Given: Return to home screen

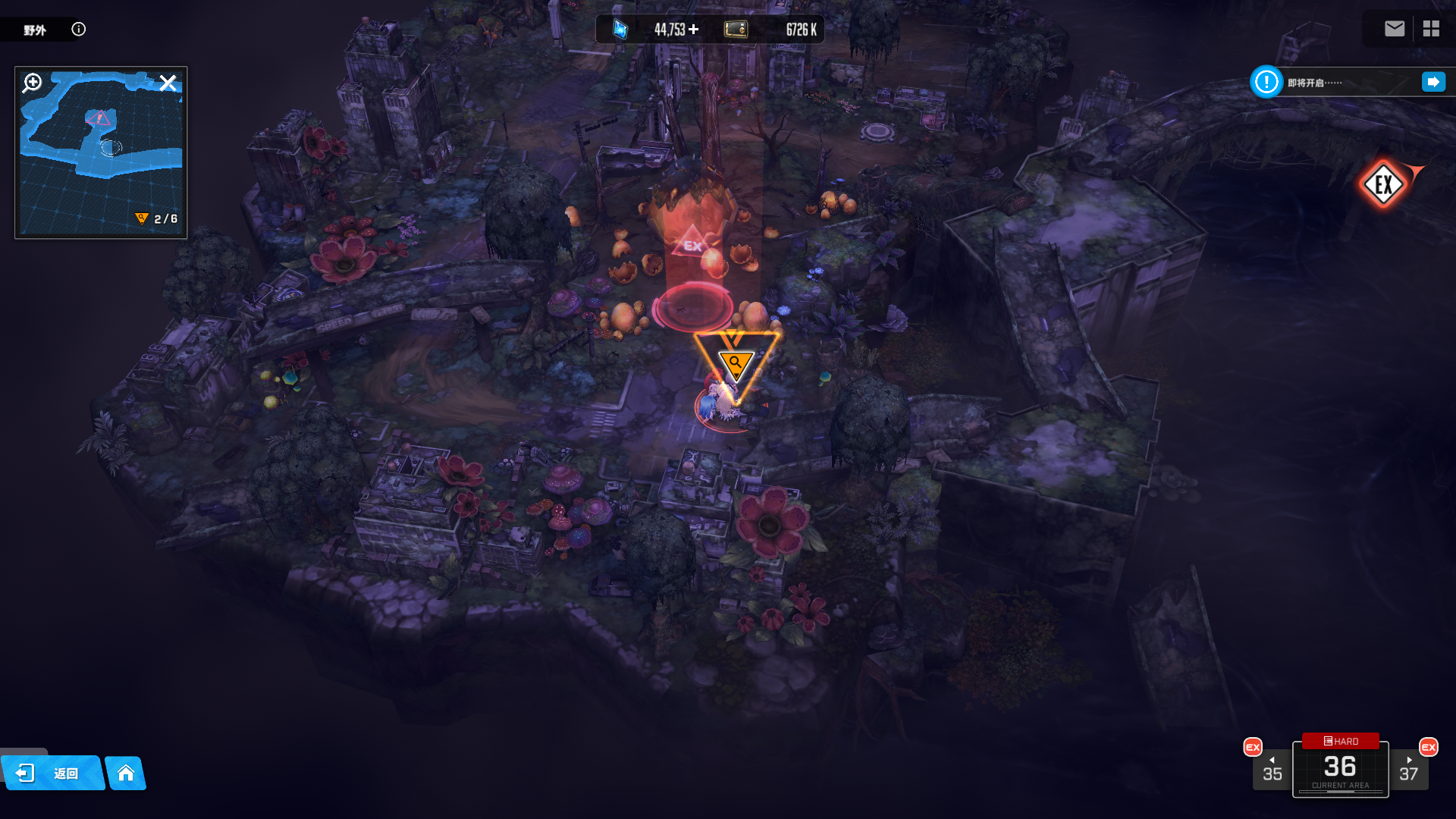Looking at the screenshot, I should click(x=126, y=773).
